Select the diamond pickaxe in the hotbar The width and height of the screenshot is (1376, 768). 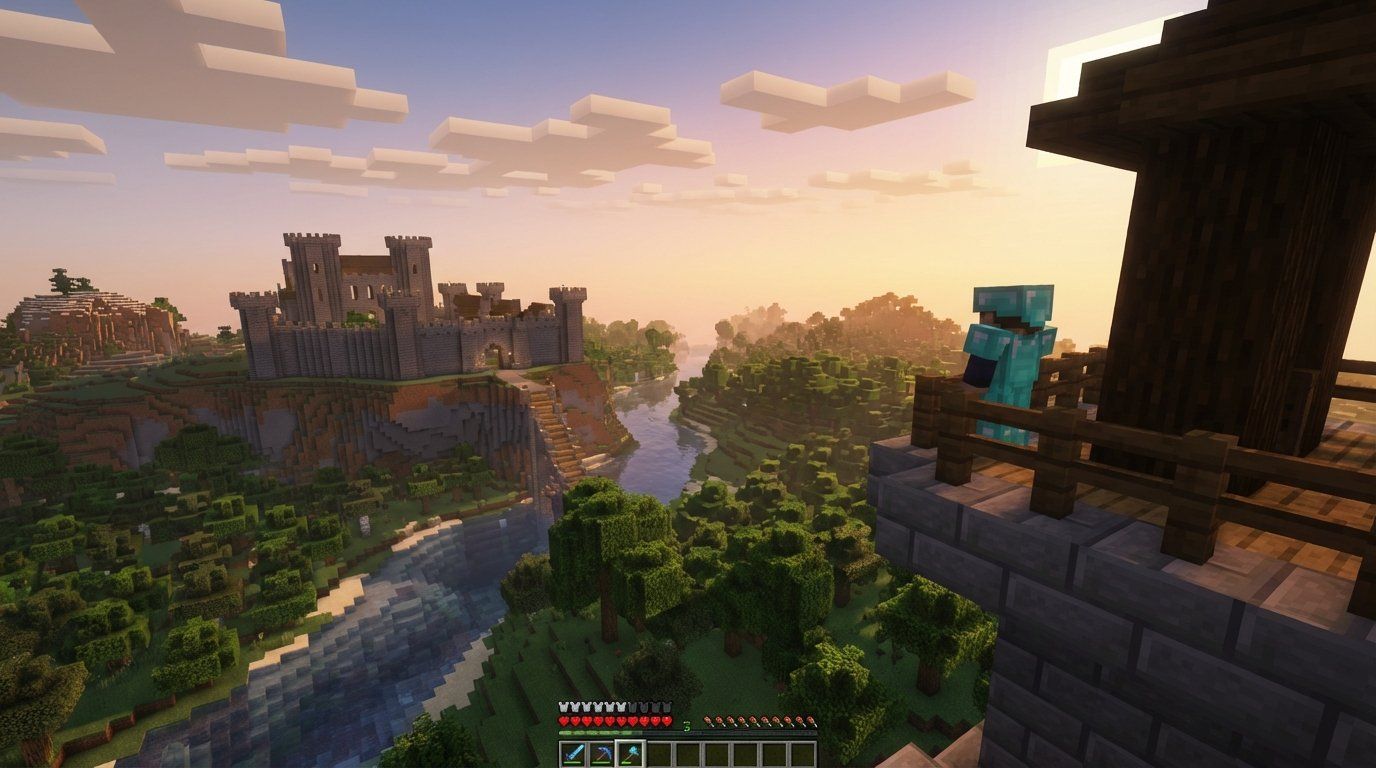[601, 753]
